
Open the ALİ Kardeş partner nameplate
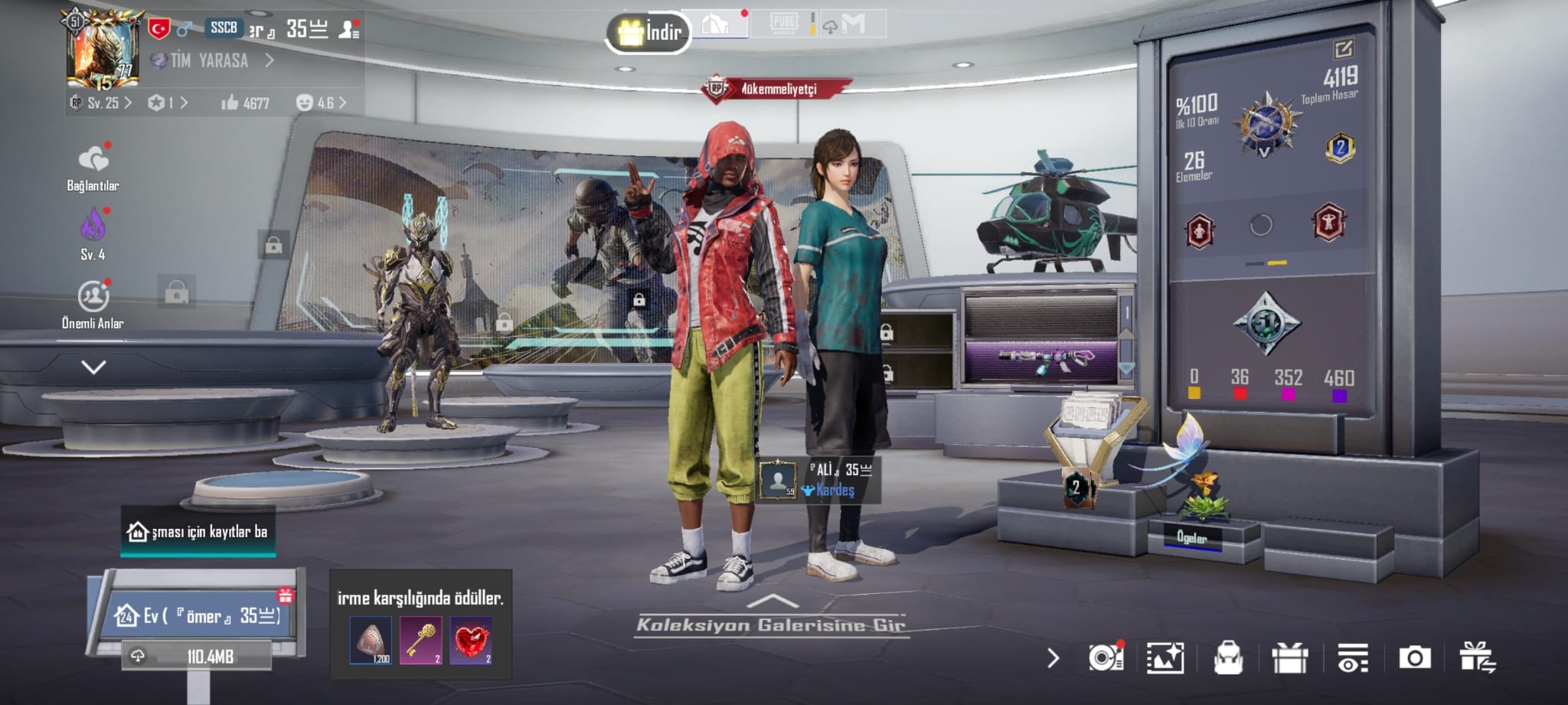(819, 480)
